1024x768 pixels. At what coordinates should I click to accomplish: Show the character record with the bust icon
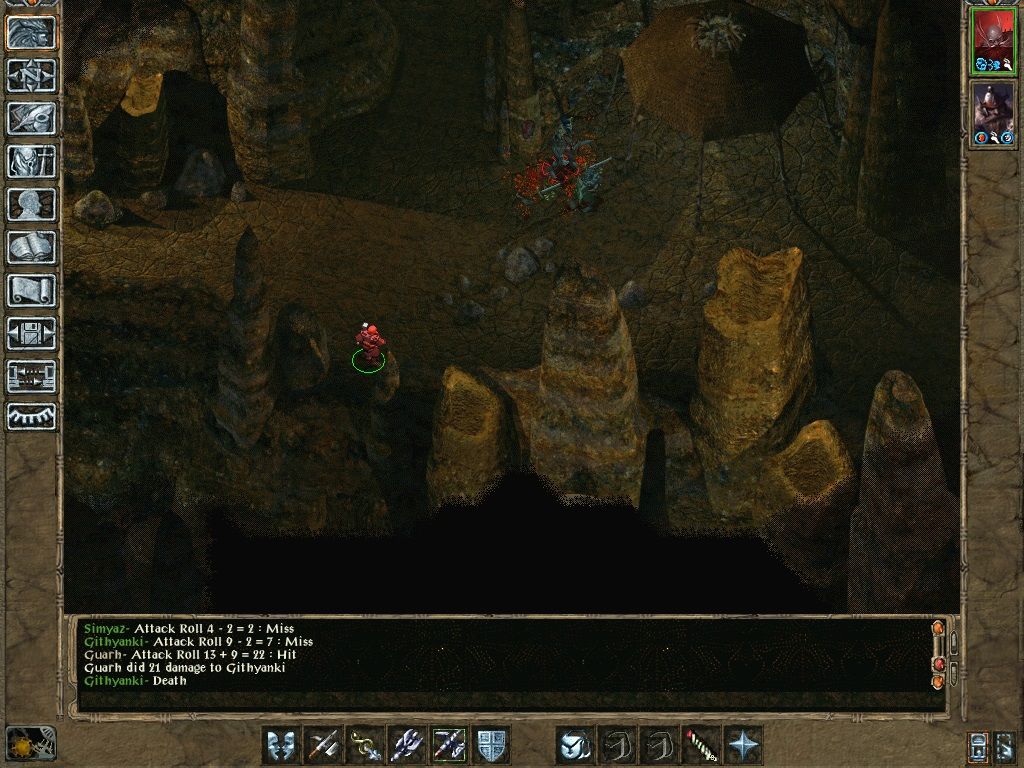pos(31,204)
